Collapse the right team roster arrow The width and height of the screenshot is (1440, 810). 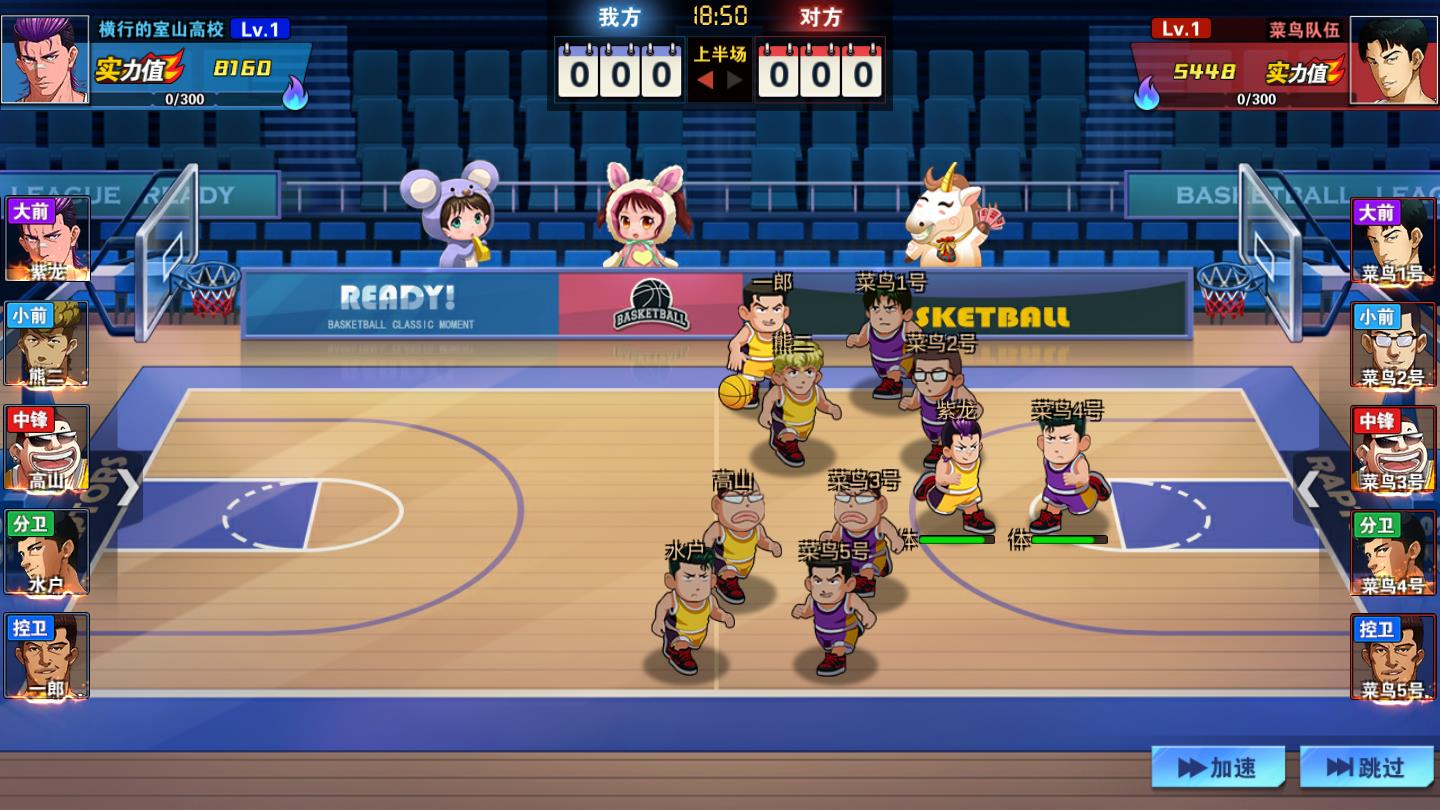point(1308,489)
